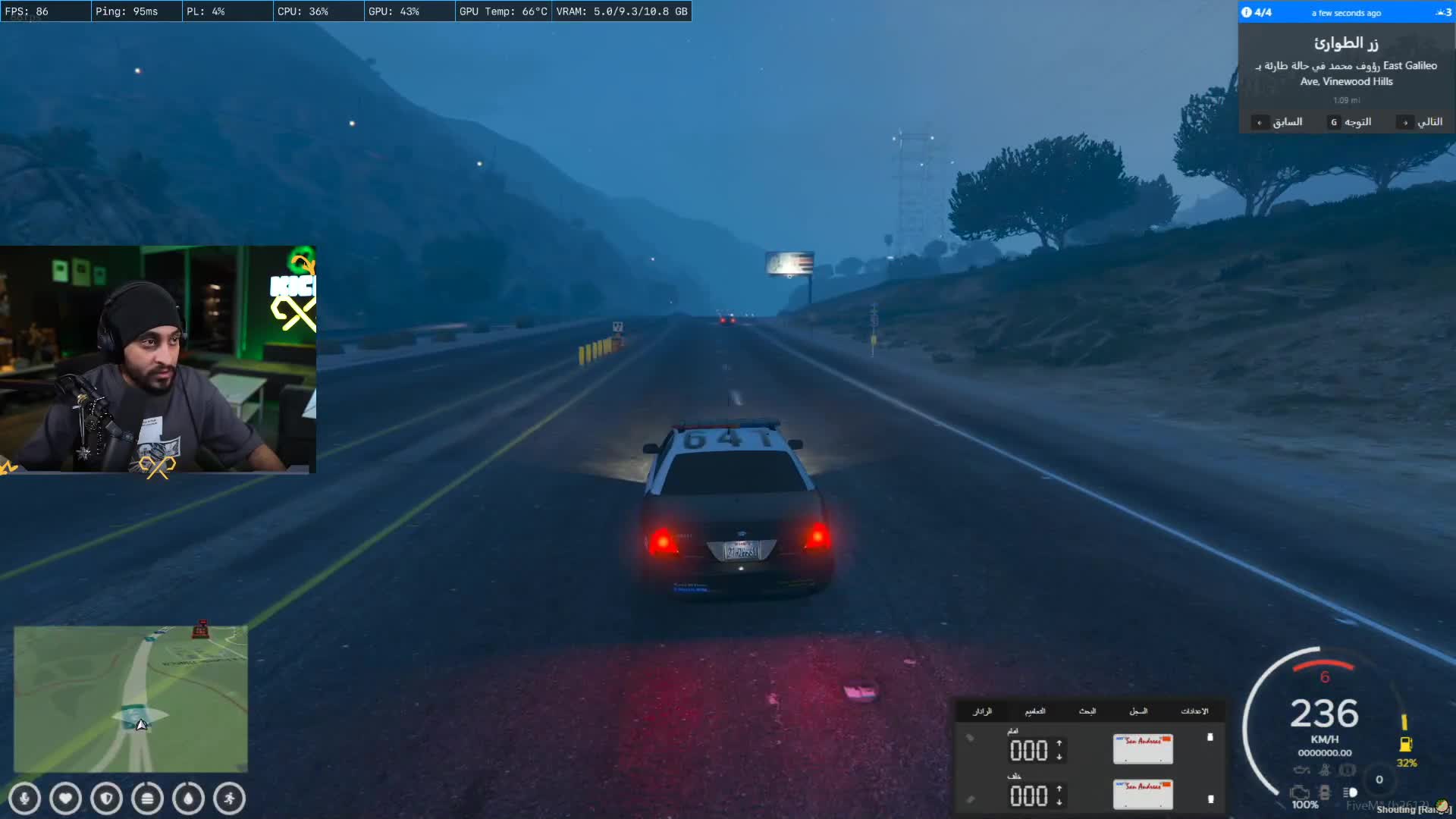The image size is (1456, 819).
Task: Toggle the front plate lock icon
Action: (x=1210, y=737)
